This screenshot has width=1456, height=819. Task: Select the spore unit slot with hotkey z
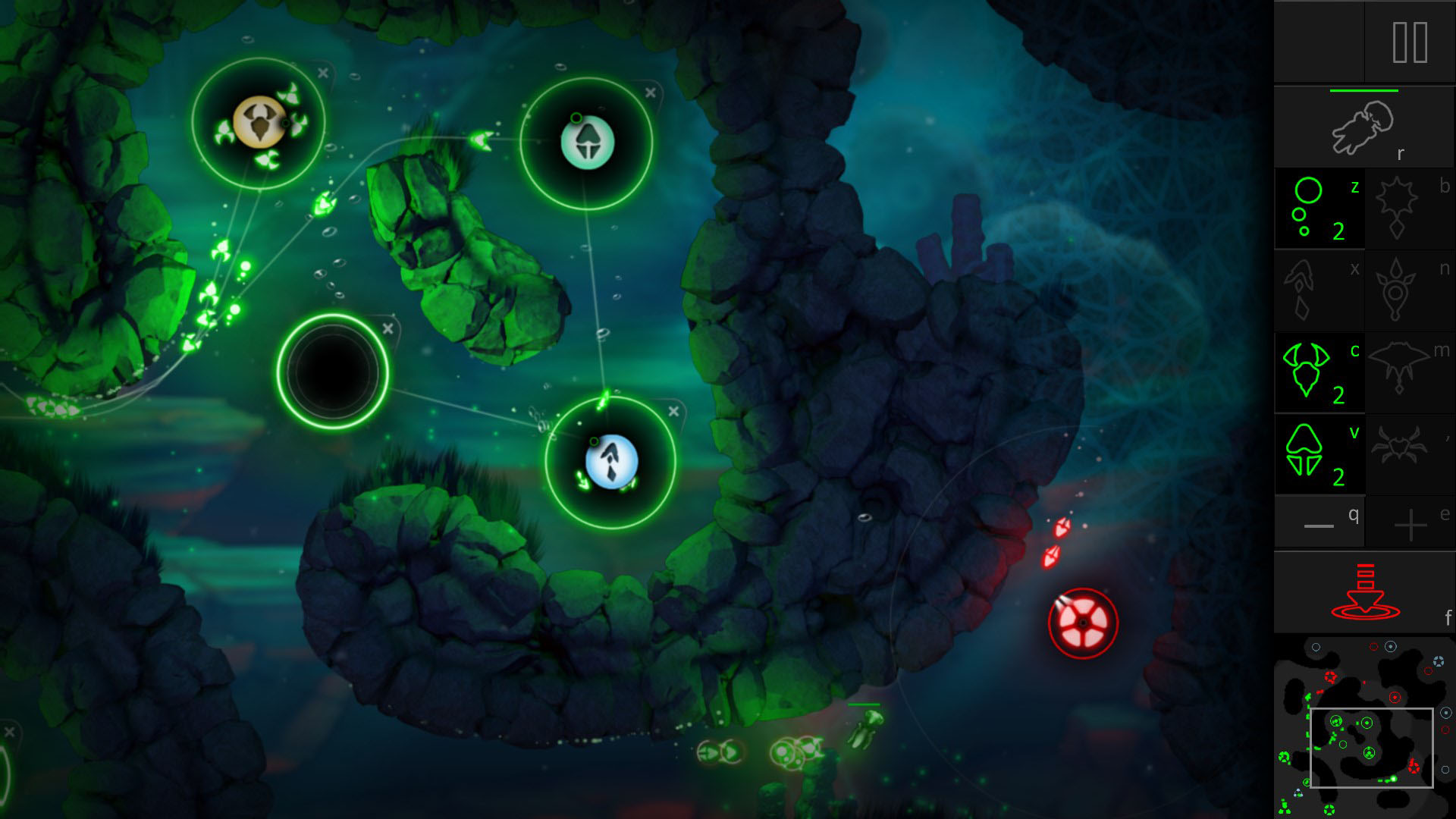tap(1319, 209)
